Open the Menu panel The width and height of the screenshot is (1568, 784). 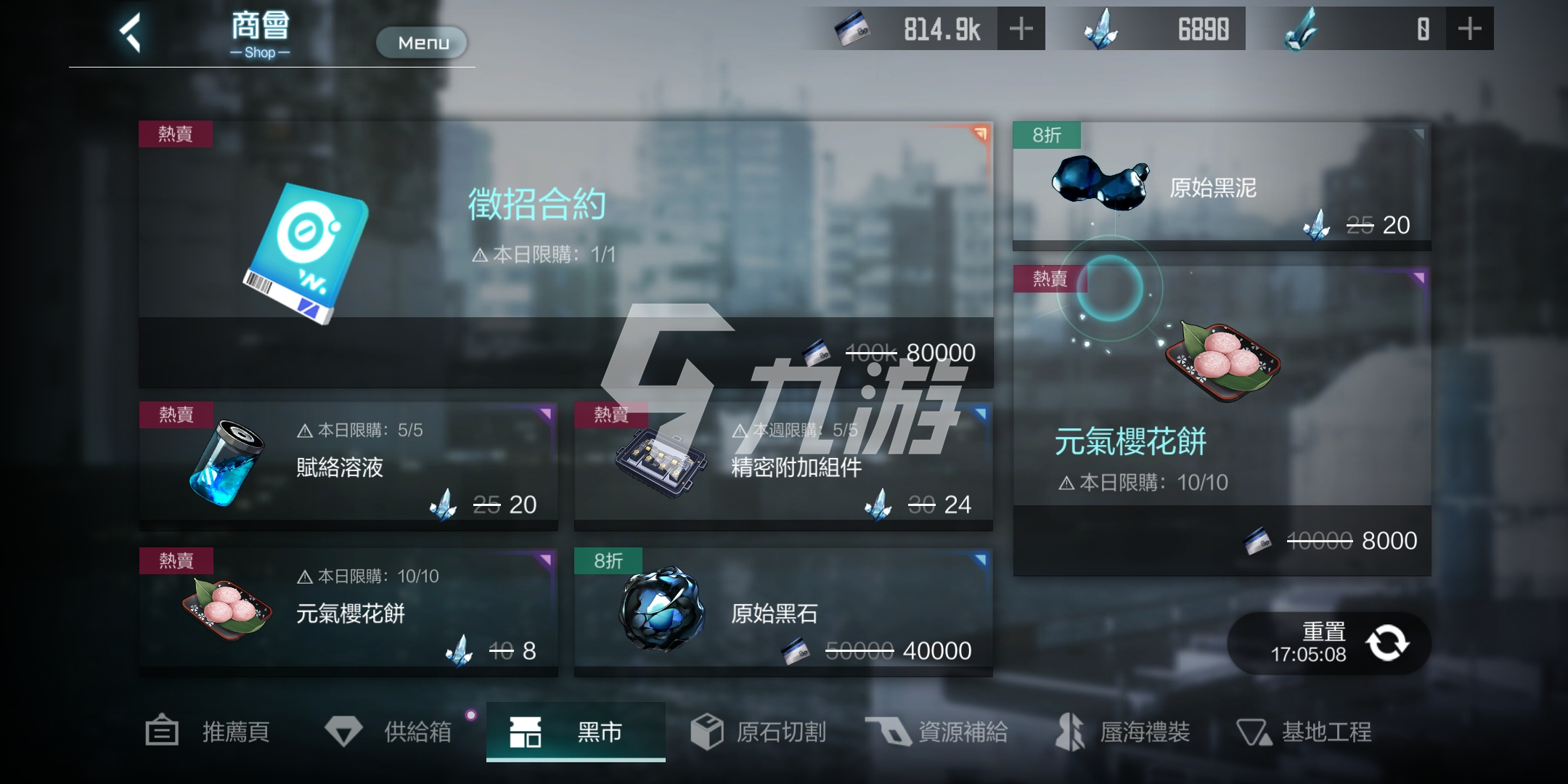click(x=421, y=42)
